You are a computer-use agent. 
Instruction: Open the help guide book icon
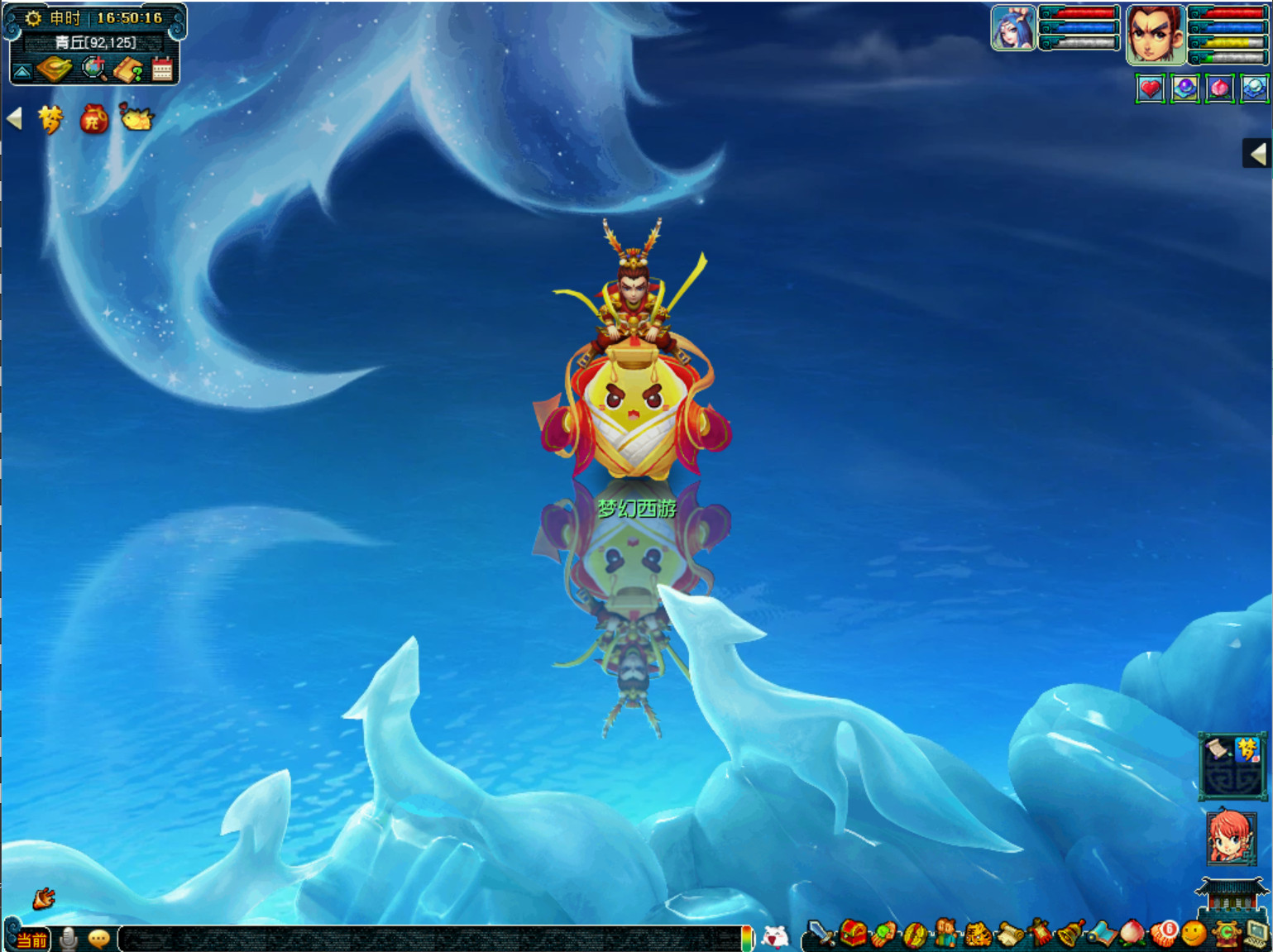[x=128, y=70]
